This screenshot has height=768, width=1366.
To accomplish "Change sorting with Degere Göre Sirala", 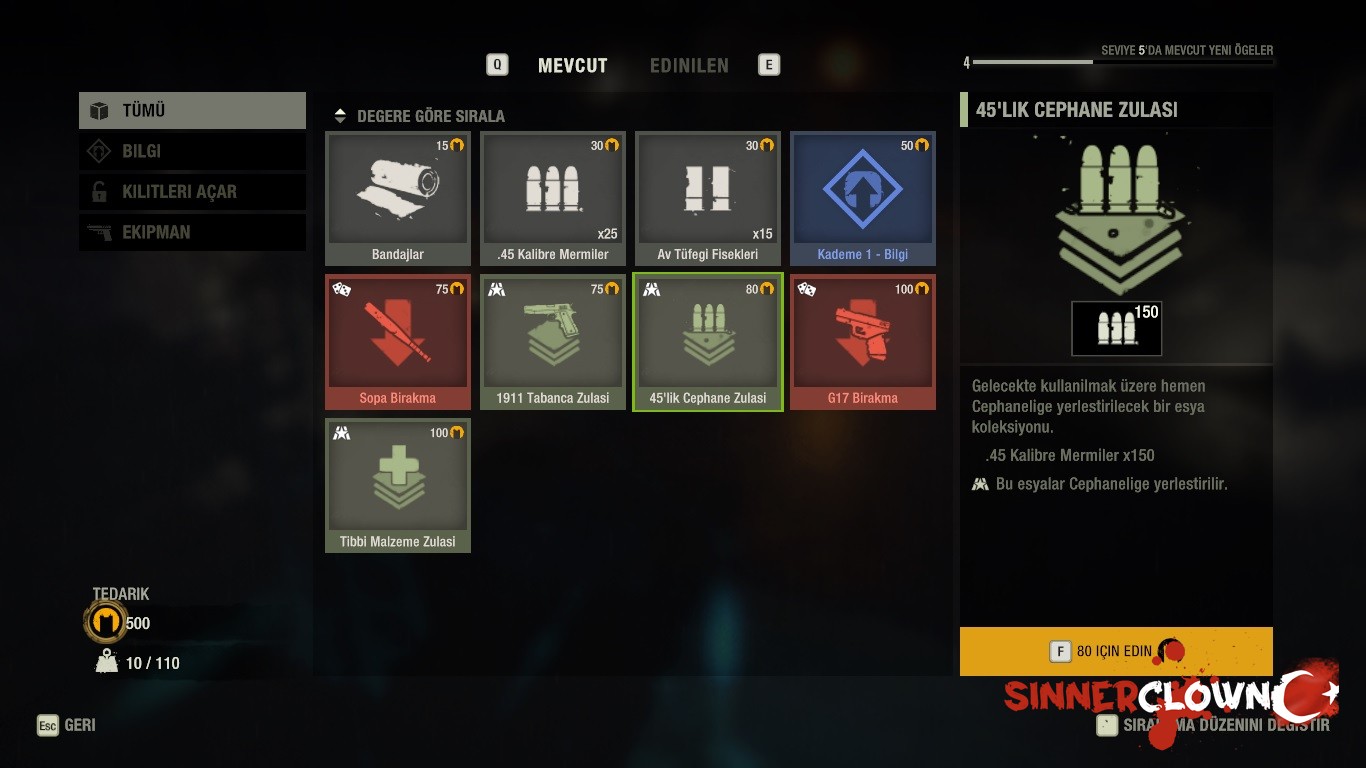I will [x=420, y=116].
